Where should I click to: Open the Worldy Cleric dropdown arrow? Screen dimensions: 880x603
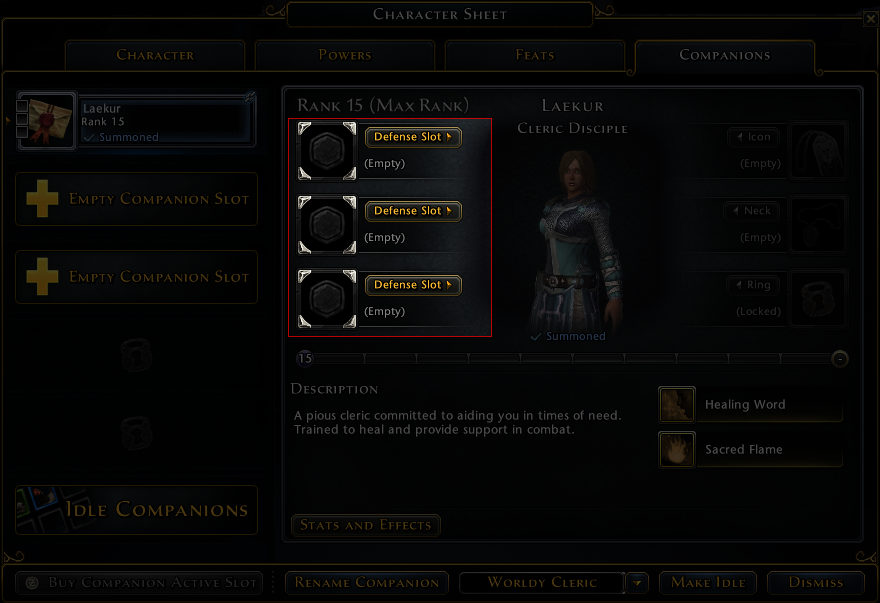pos(638,582)
